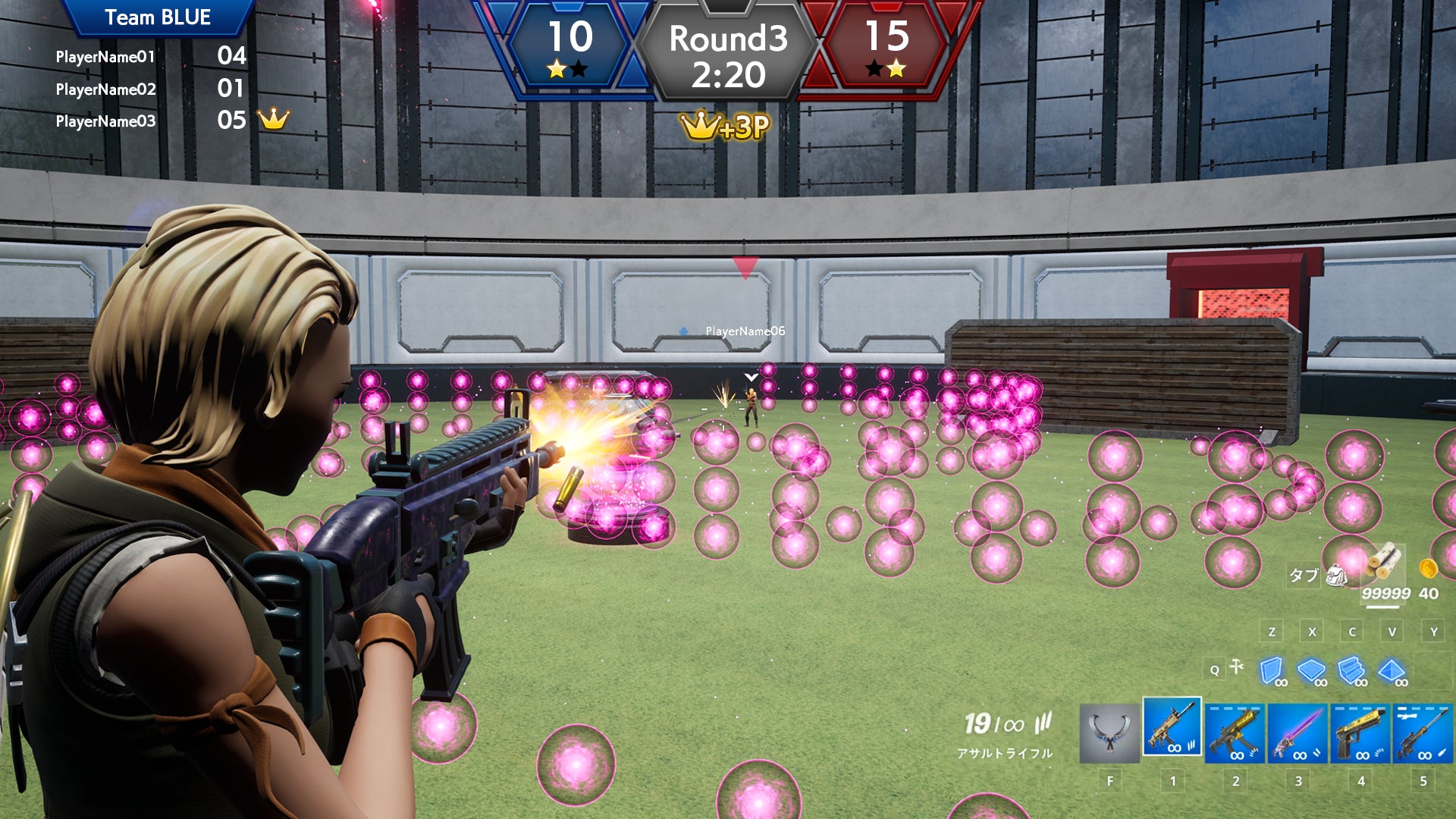Select PlayerName01 in the team list
Viewport: 1456px width, 819px height.
pyautogui.click(x=105, y=57)
